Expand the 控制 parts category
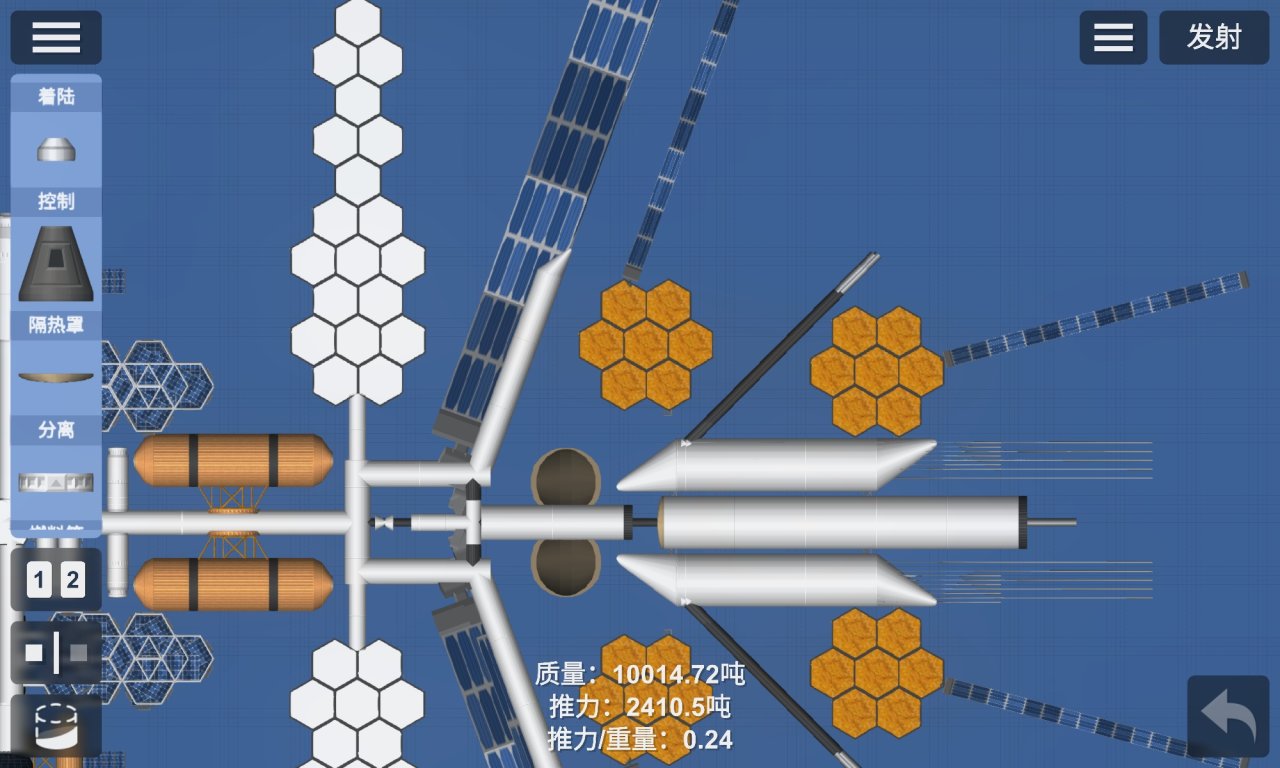The height and width of the screenshot is (768, 1280). (x=55, y=202)
